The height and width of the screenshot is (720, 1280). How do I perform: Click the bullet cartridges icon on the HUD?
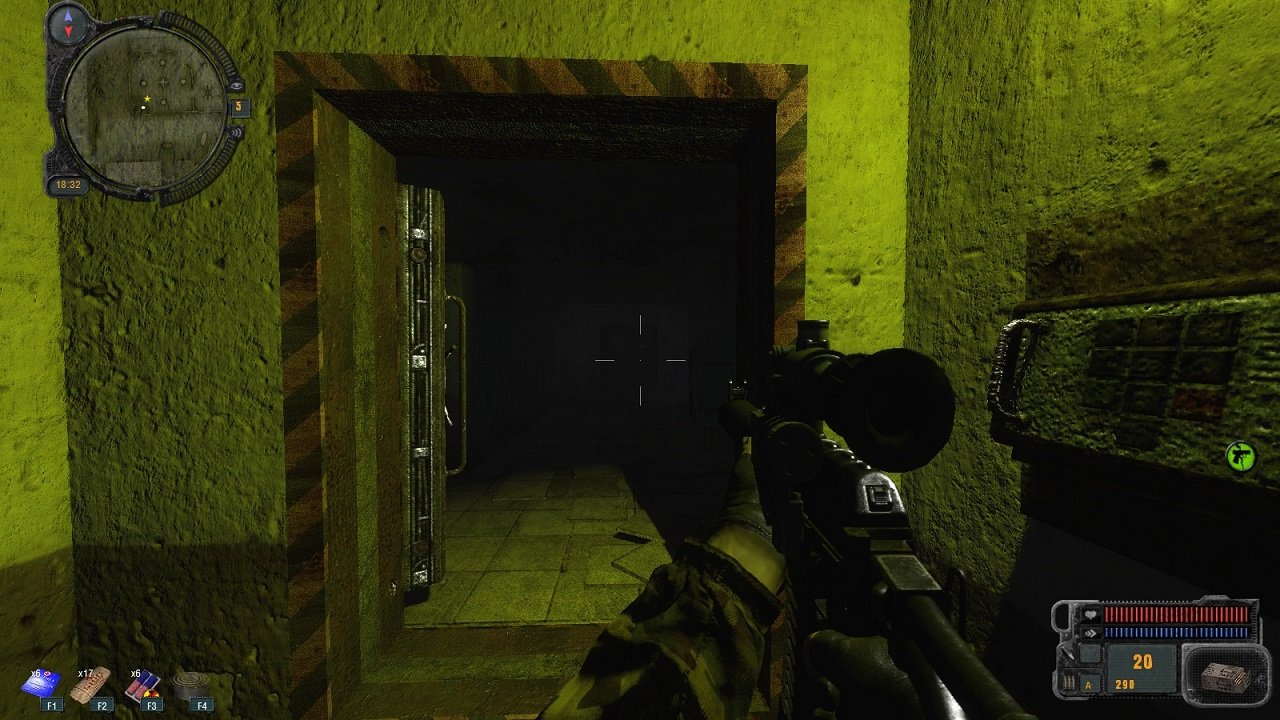(x=1068, y=680)
